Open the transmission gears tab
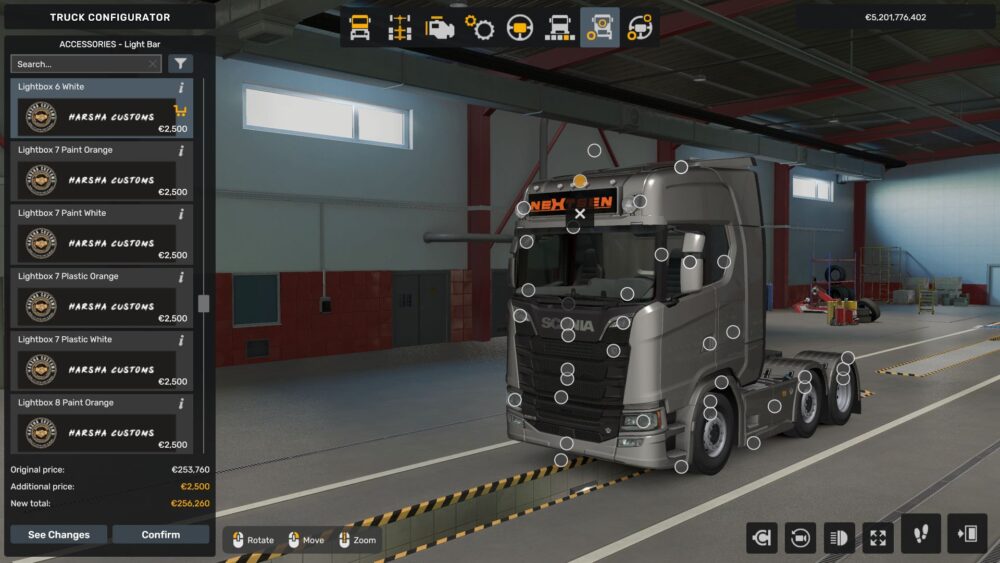The height and width of the screenshot is (563, 1000). coord(480,28)
